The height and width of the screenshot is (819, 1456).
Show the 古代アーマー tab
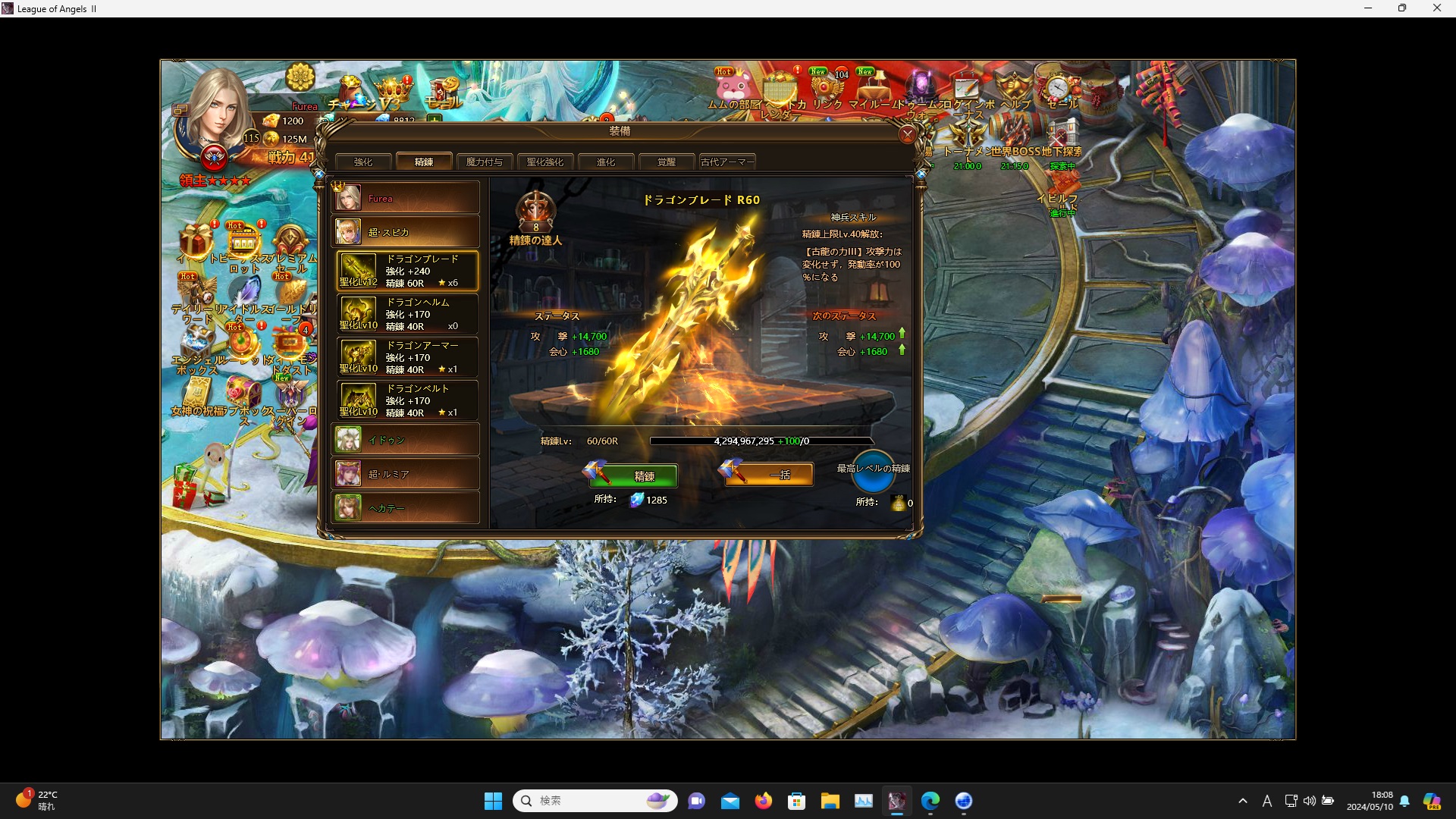pyautogui.click(x=727, y=162)
